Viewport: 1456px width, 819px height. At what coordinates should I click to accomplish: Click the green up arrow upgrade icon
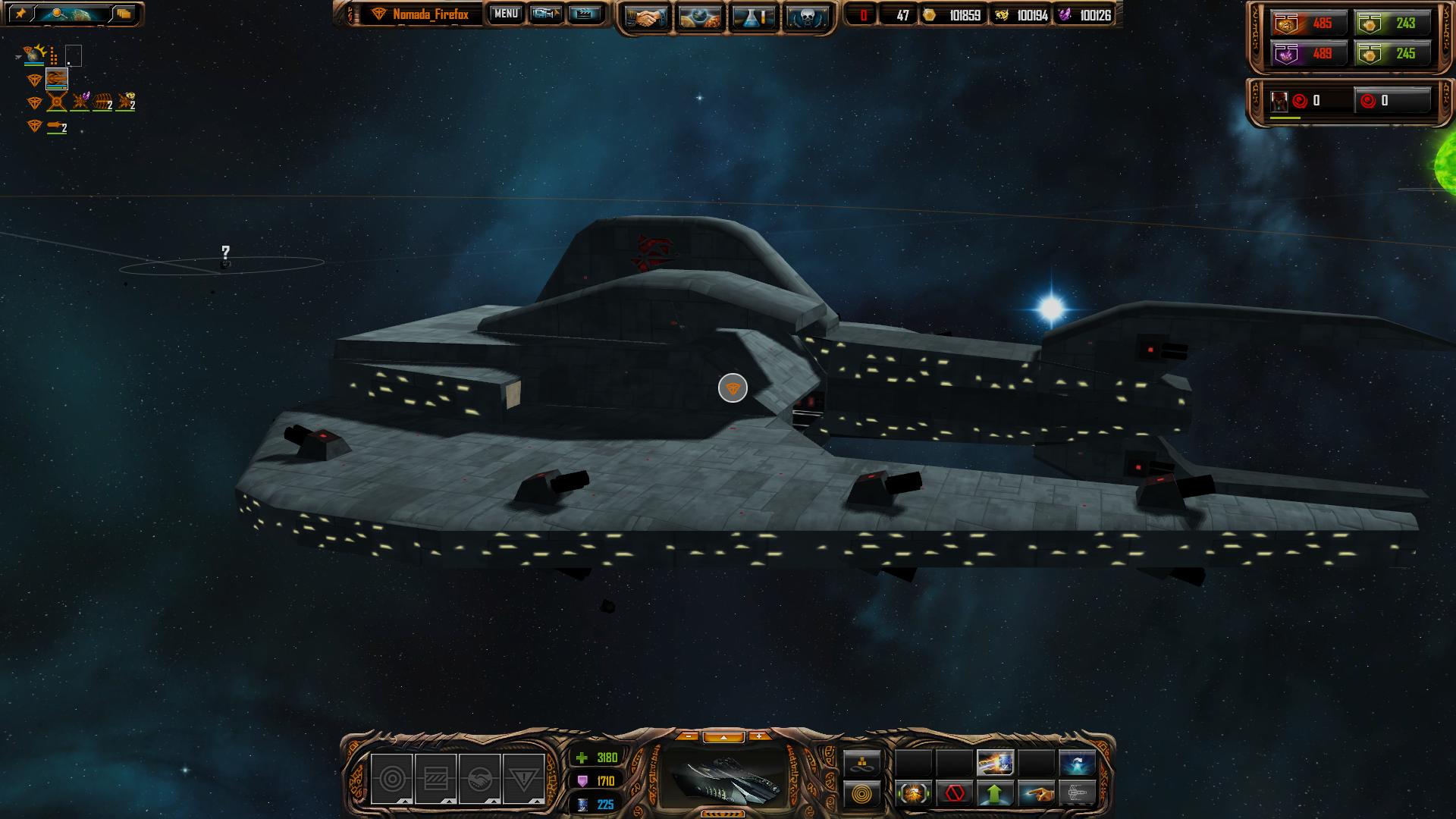(995, 794)
